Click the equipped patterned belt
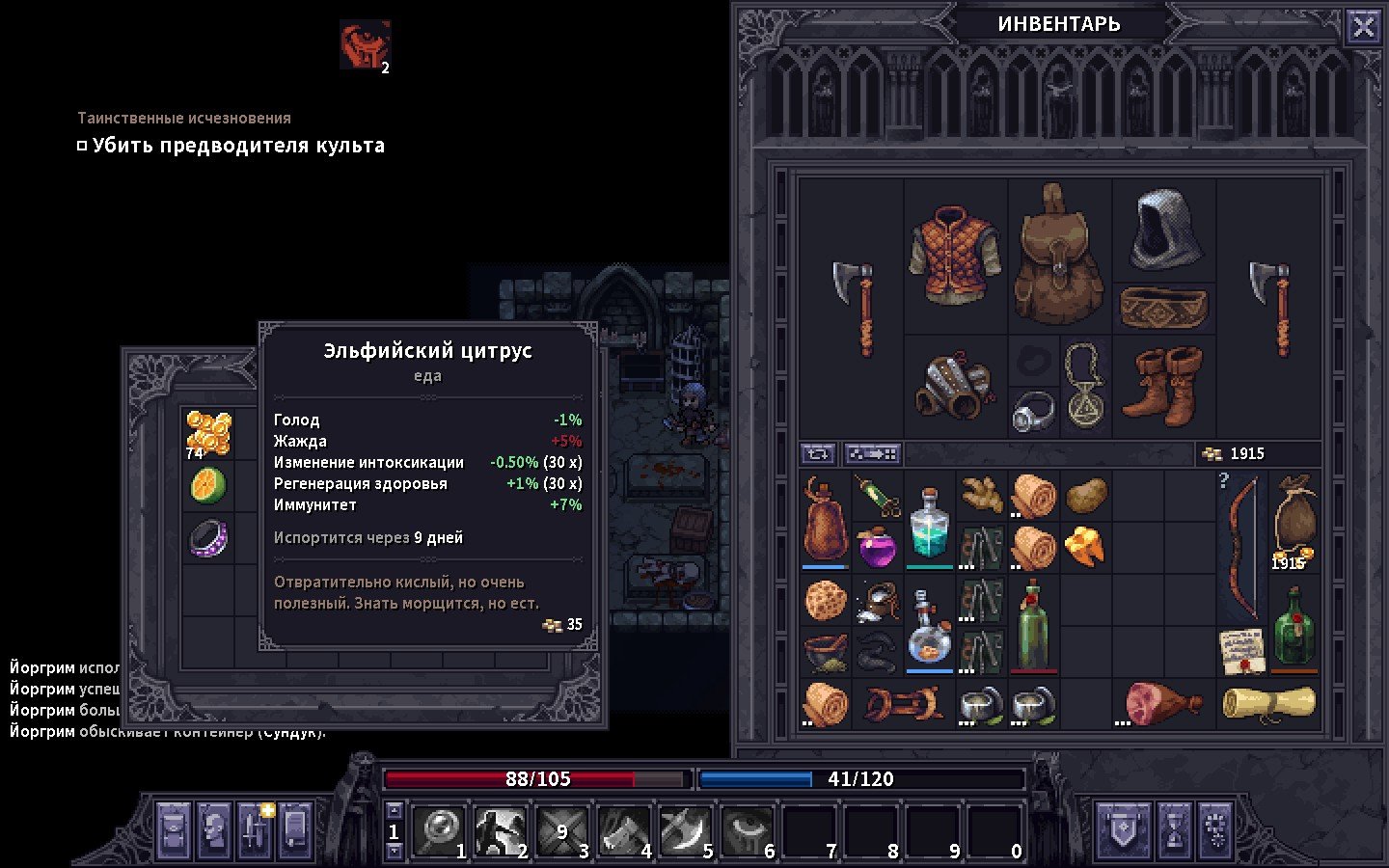This screenshot has height=868, width=1389. [x=1163, y=308]
